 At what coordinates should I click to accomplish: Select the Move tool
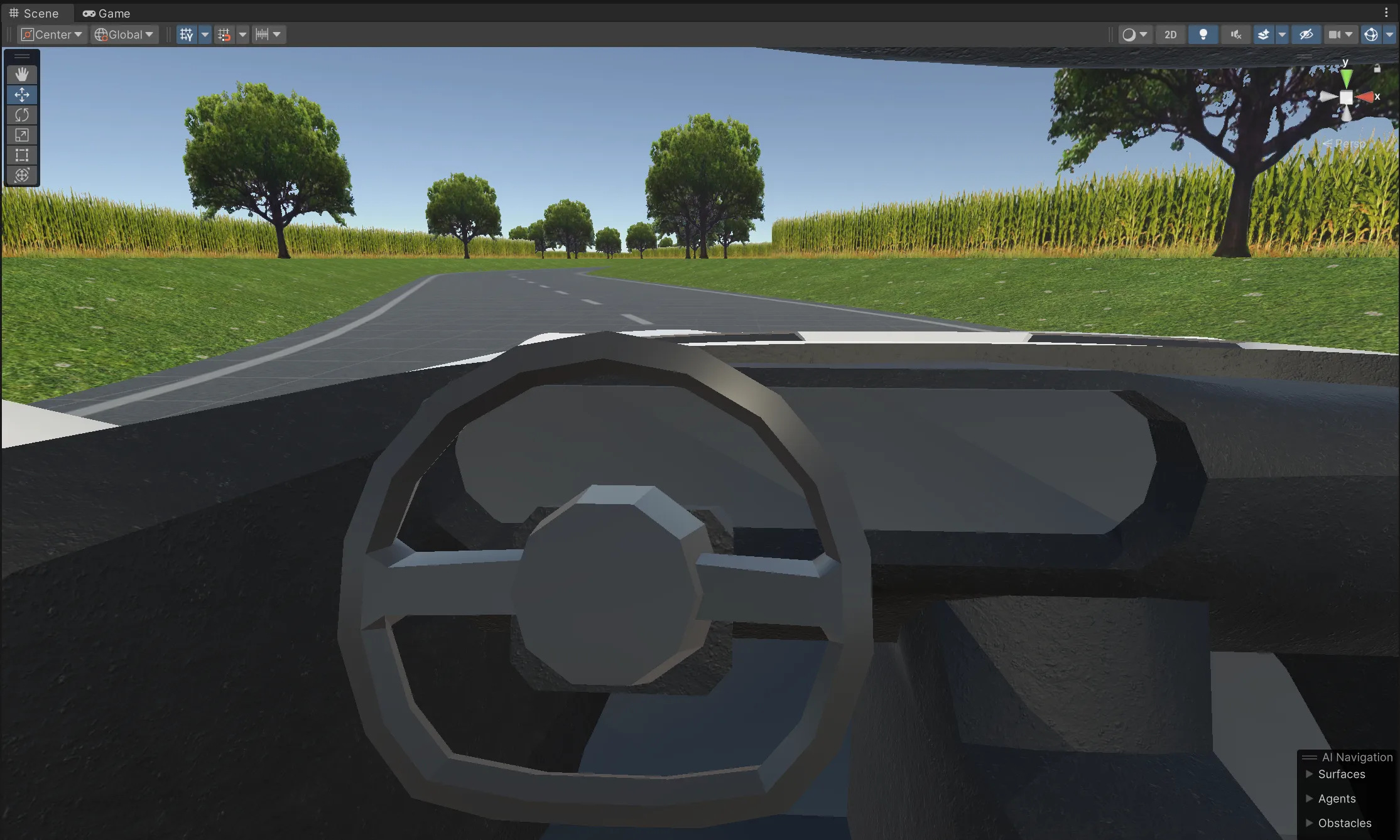22,95
